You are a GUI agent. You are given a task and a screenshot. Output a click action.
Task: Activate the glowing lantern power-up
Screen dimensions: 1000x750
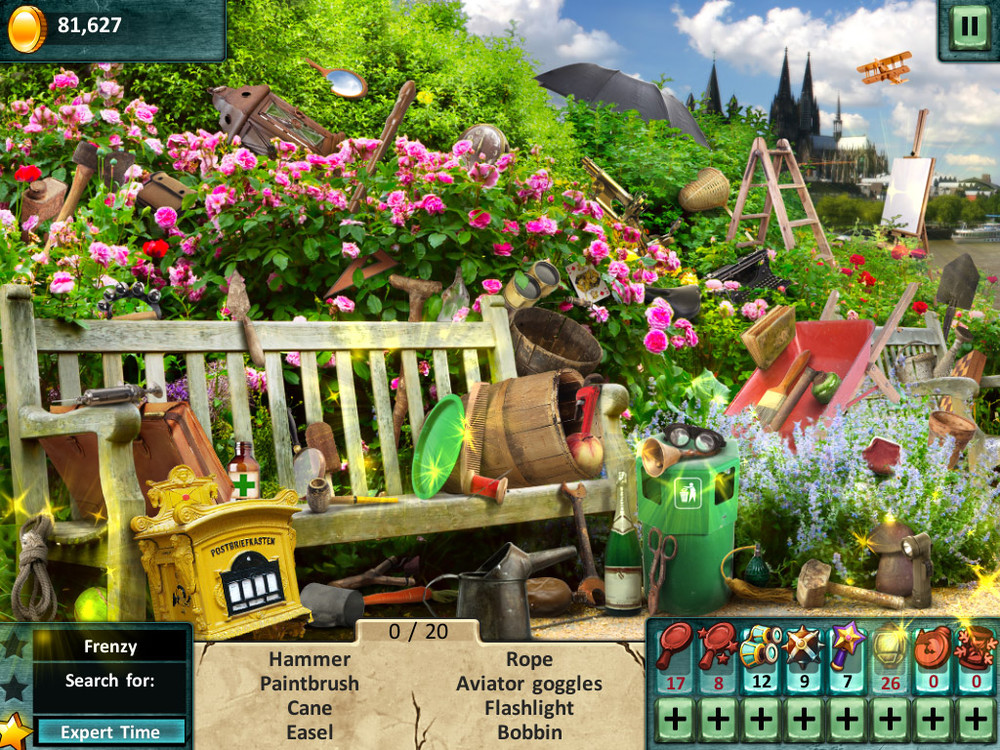click(889, 647)
